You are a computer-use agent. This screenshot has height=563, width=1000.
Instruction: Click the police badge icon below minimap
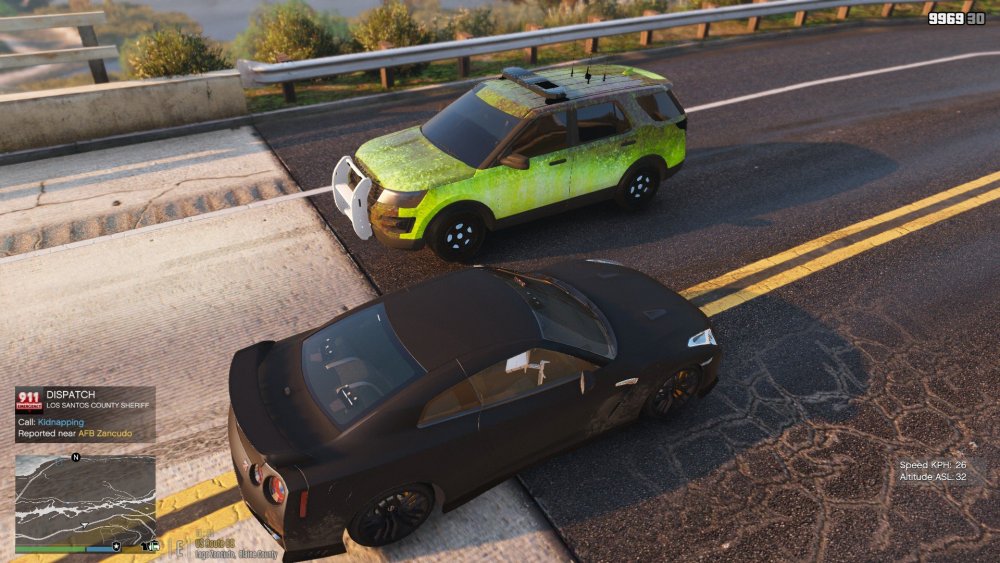pyautogui.click(x=117, y=548)
